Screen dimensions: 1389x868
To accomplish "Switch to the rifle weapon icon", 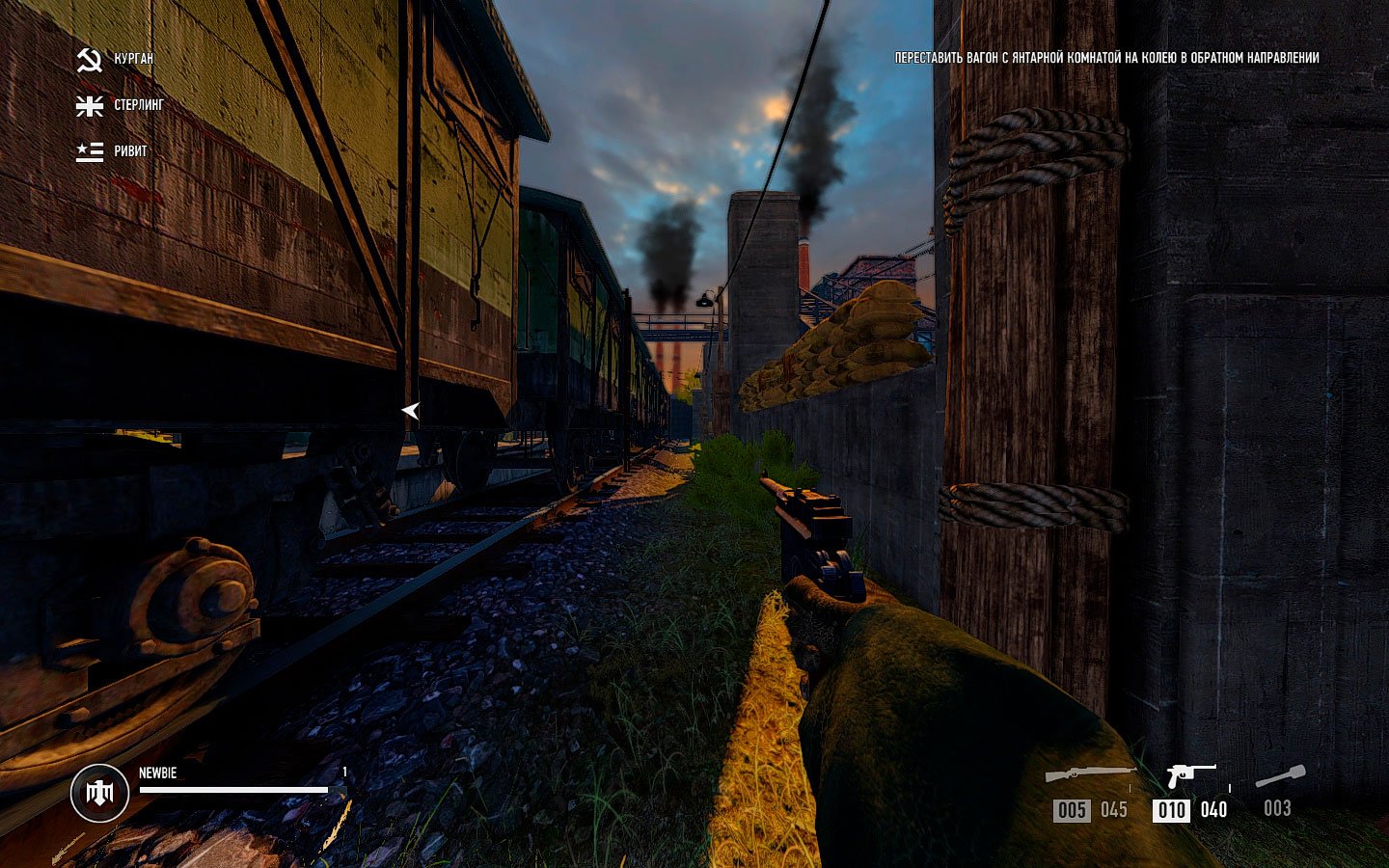I will point(1091,774).
